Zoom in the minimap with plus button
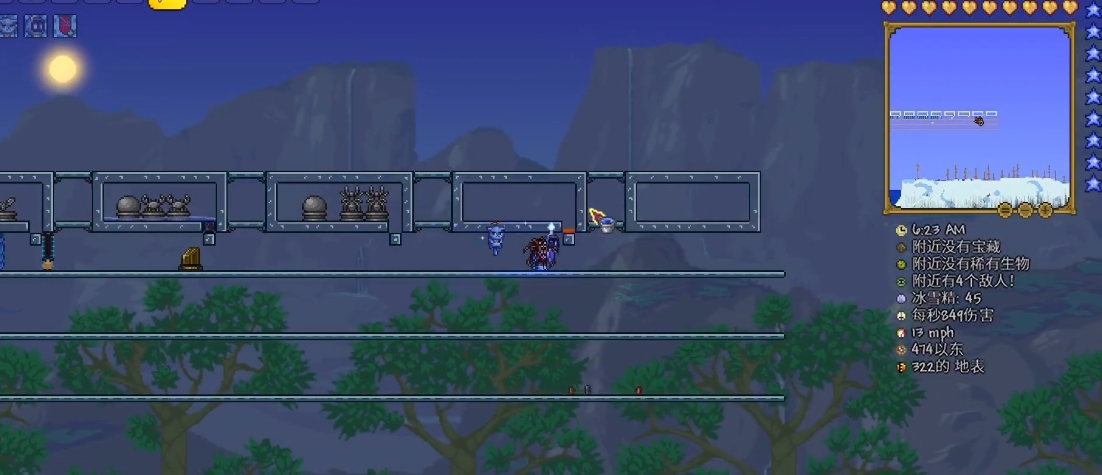The width and height of the screenshot is (1102, 475). (x=1045, y=210)
